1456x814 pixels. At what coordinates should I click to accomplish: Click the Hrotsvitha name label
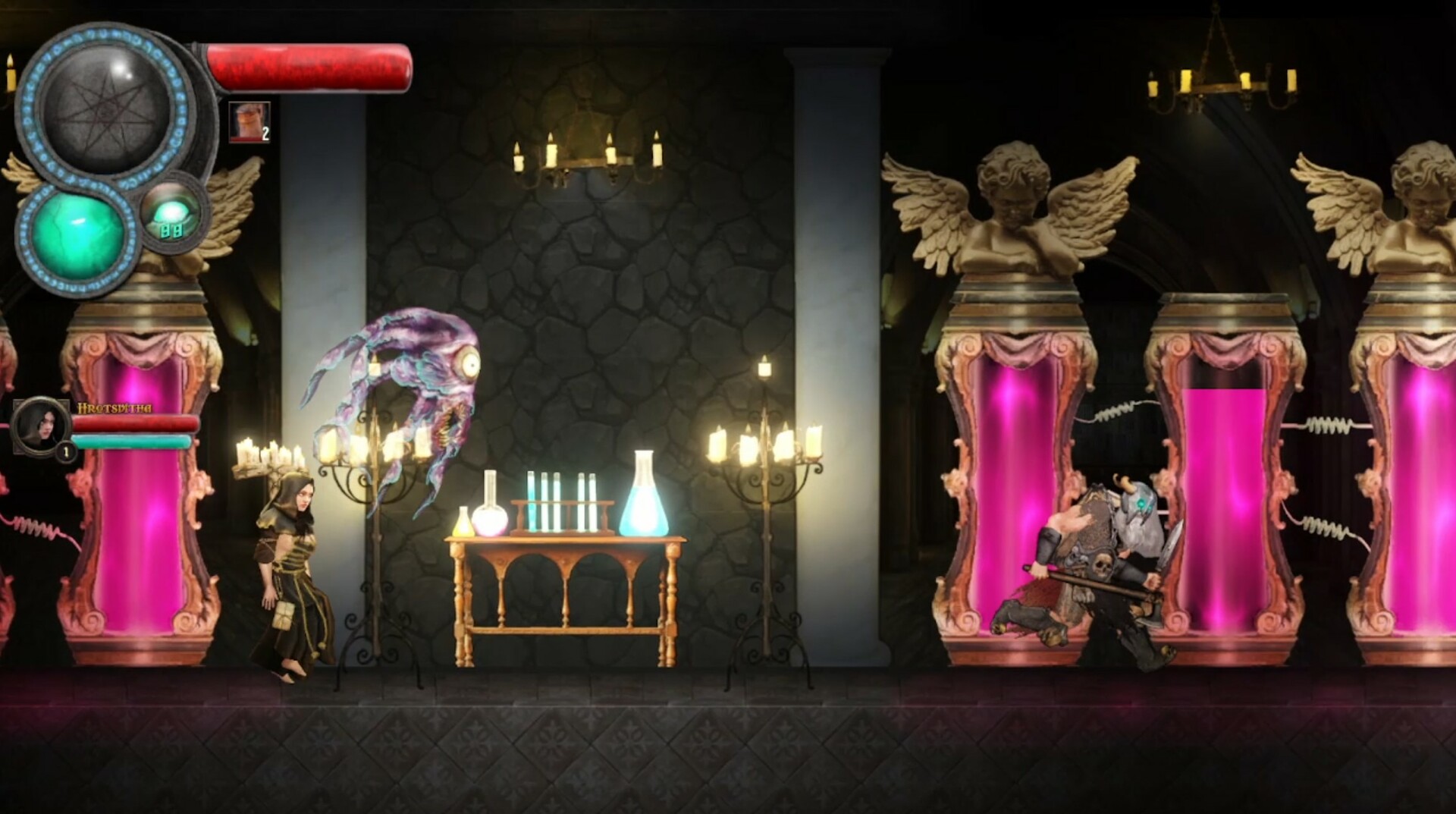tap(115, 409)
